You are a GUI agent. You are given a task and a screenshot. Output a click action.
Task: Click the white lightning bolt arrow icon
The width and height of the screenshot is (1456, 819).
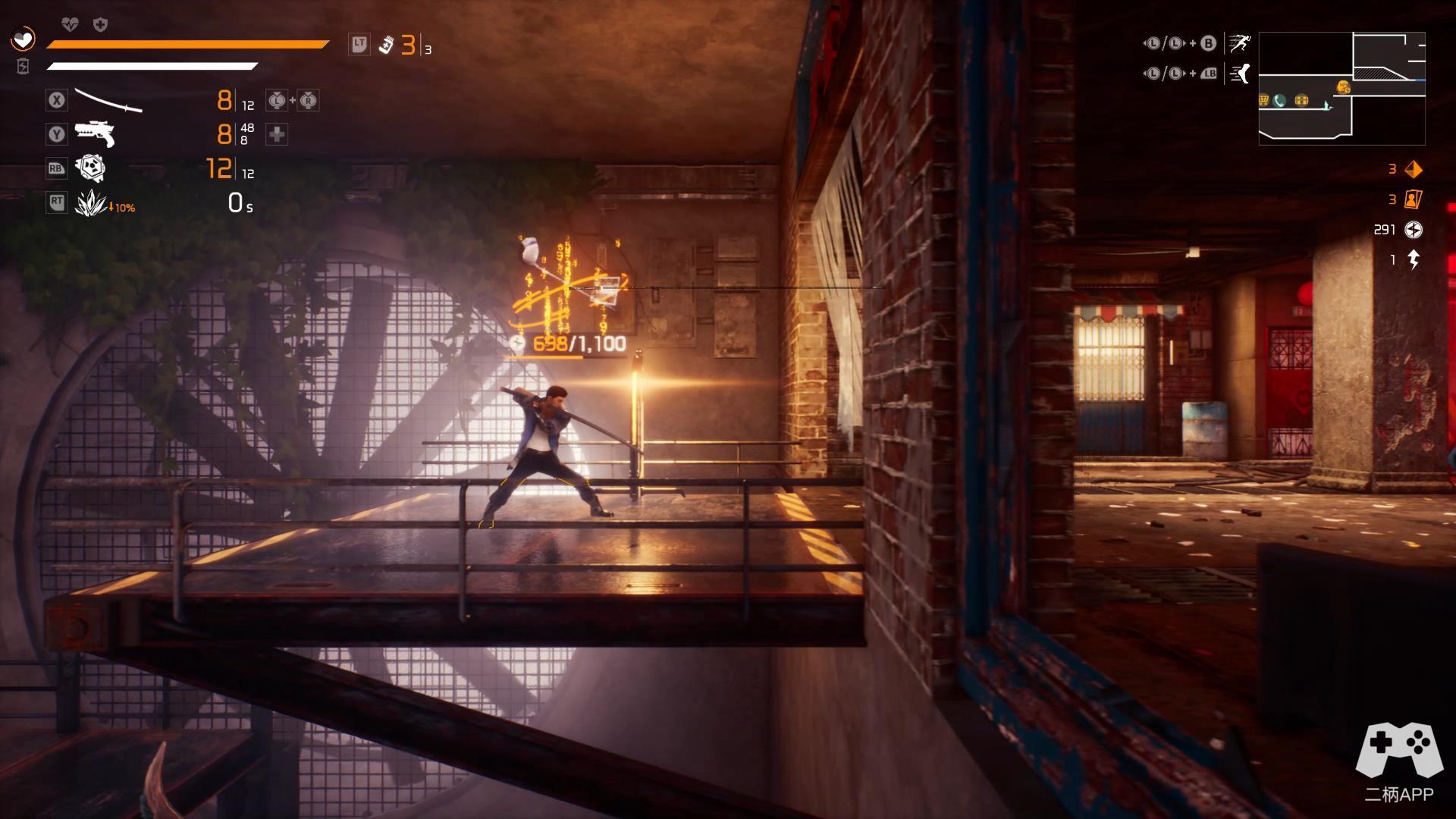pos(1414,260)
